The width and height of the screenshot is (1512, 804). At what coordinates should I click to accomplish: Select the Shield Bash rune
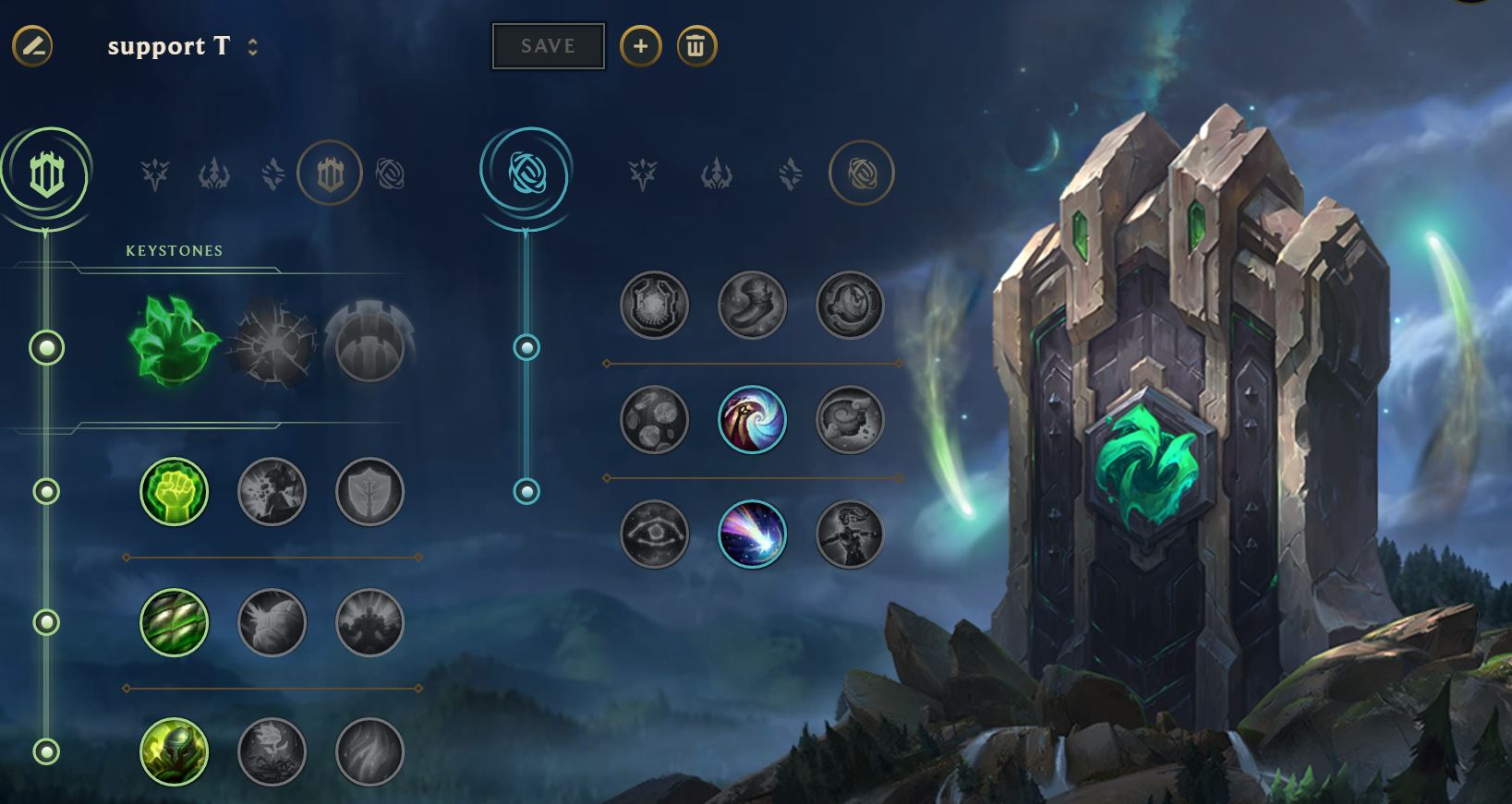(369, 491)
